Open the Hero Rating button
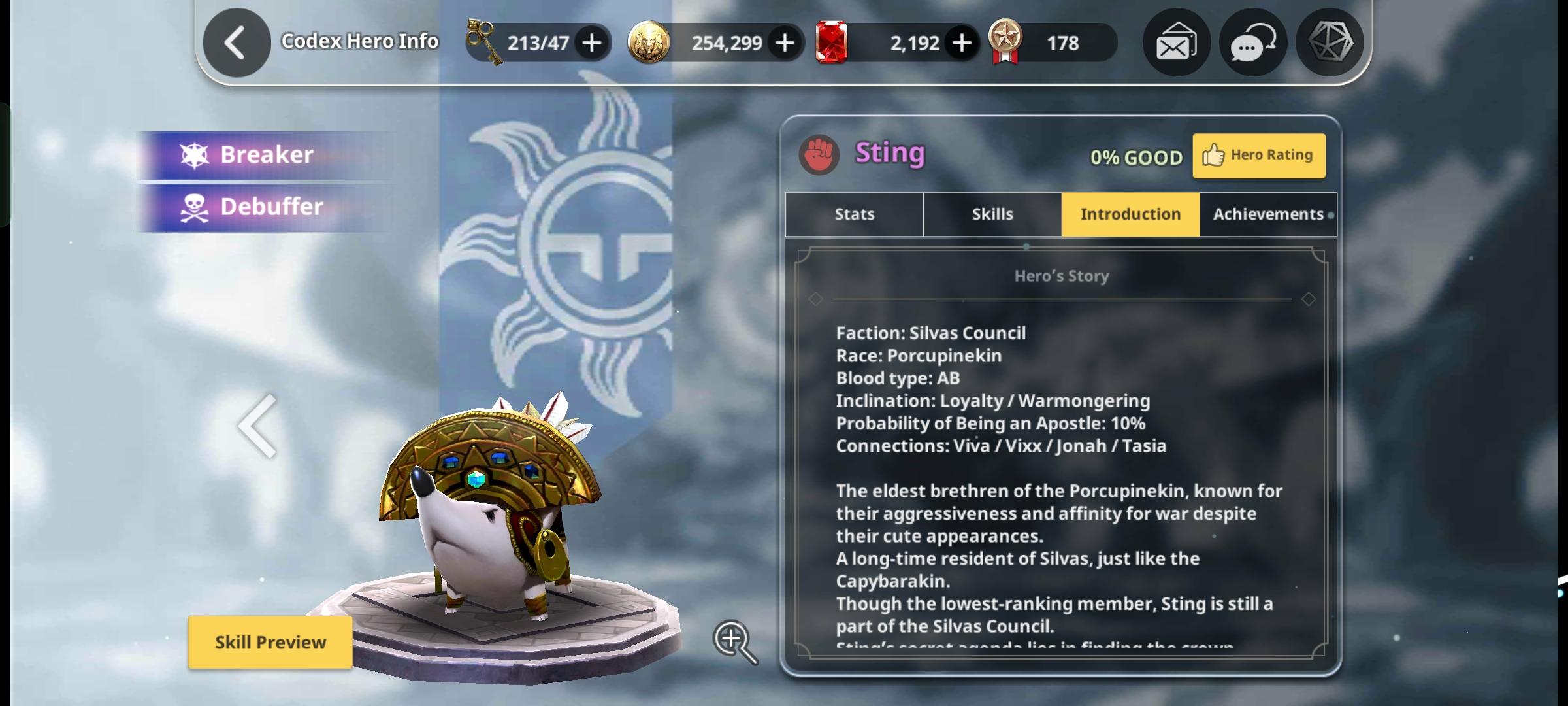Viewport: 1568px width, 706px height. [x=1259, y=156]
